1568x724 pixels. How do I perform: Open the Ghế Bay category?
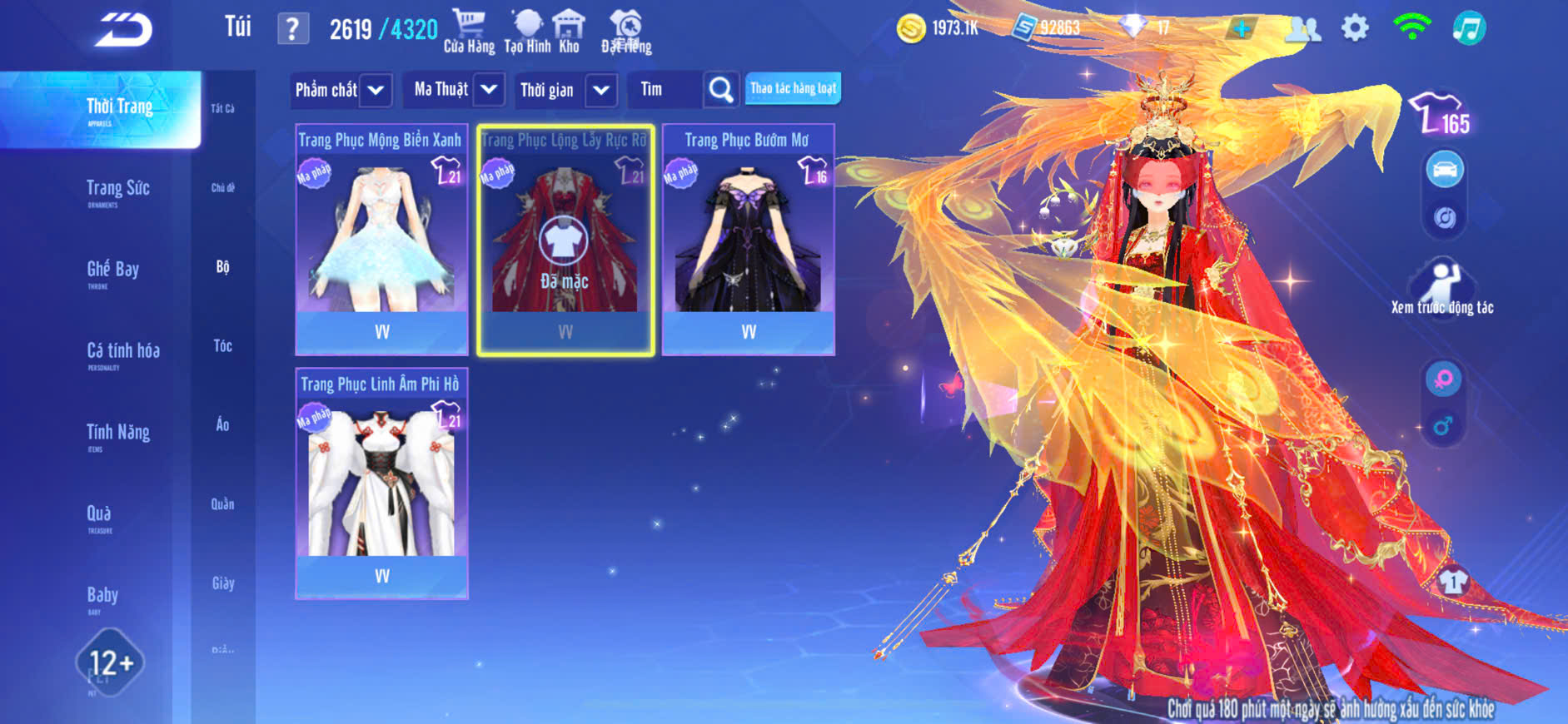click(x=112, y=270)
